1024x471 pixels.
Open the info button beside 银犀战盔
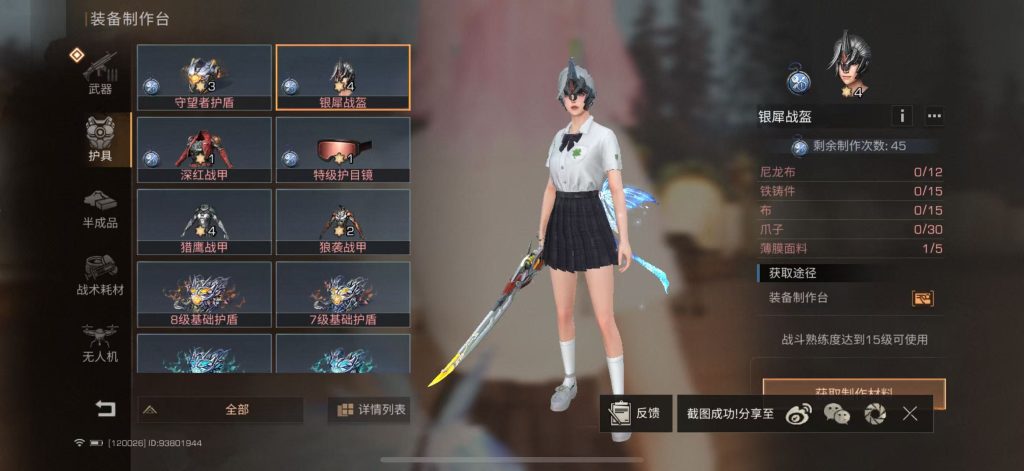[902, 116]
